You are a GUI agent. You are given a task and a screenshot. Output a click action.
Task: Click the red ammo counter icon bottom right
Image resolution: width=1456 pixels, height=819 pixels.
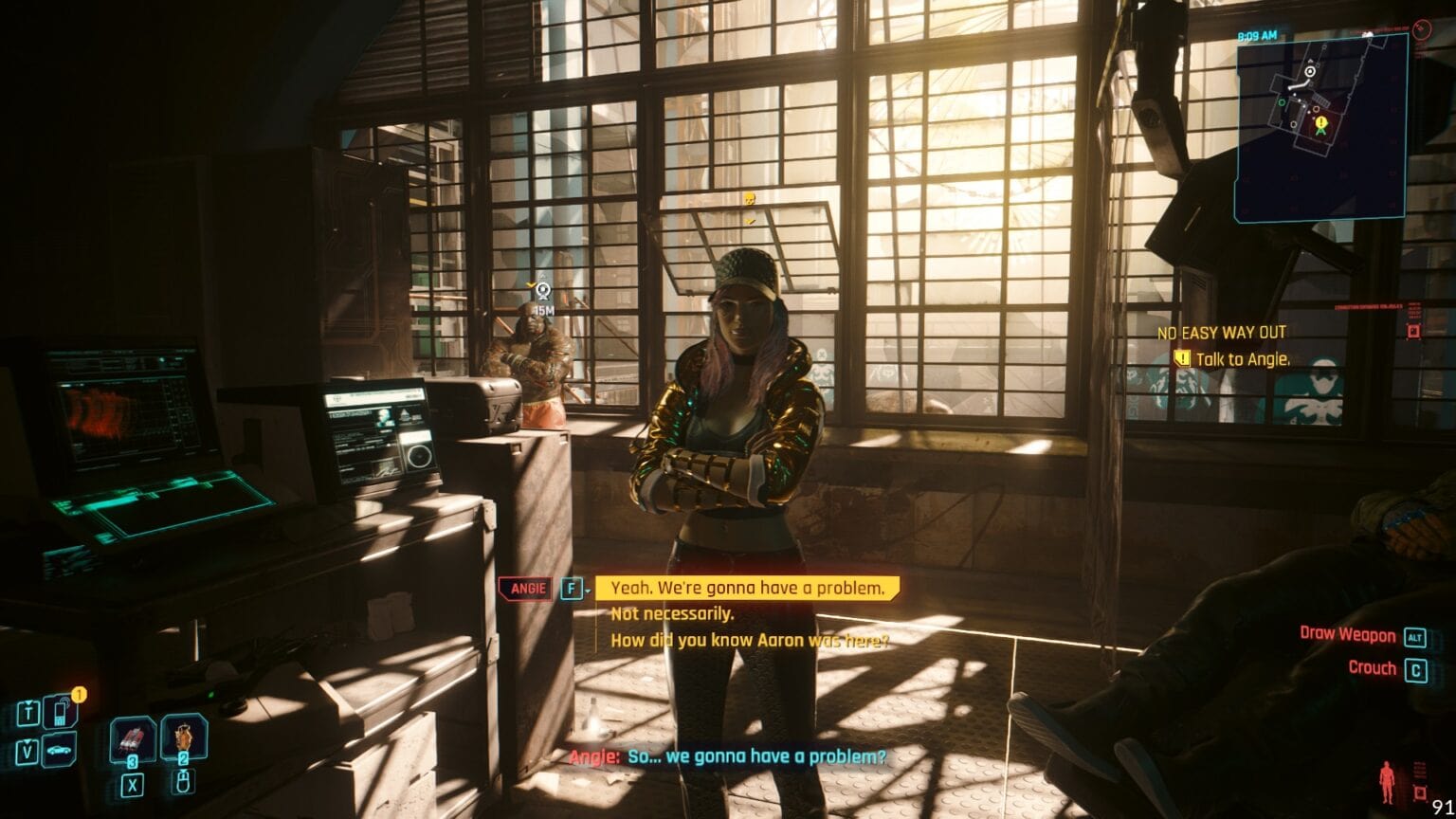[1419, 792]
